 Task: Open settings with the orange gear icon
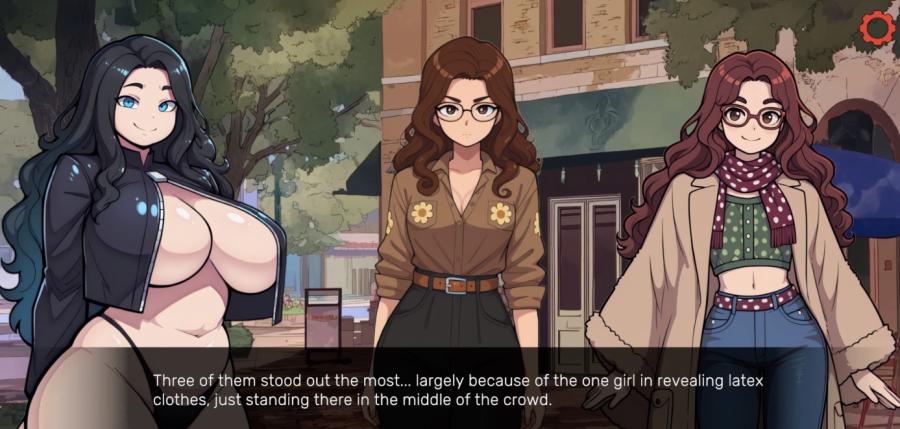[876, 27]
